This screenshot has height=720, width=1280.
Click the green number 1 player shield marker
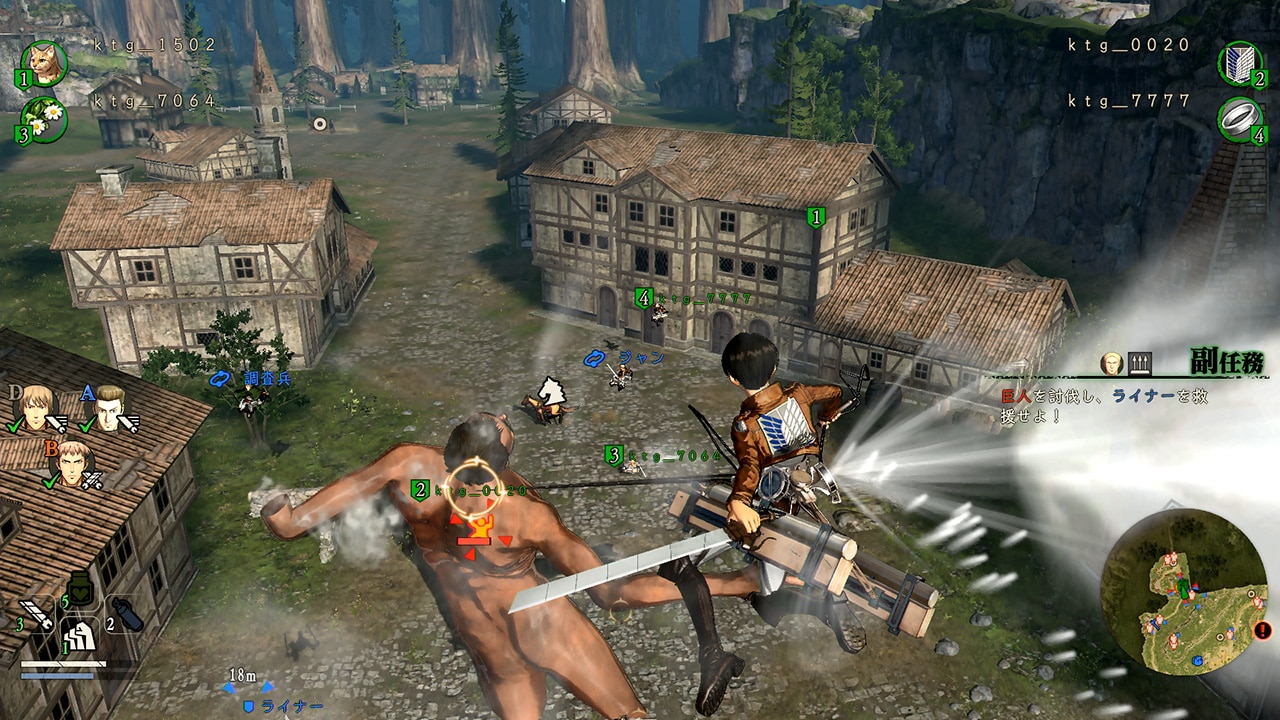[x=816, y=216]
